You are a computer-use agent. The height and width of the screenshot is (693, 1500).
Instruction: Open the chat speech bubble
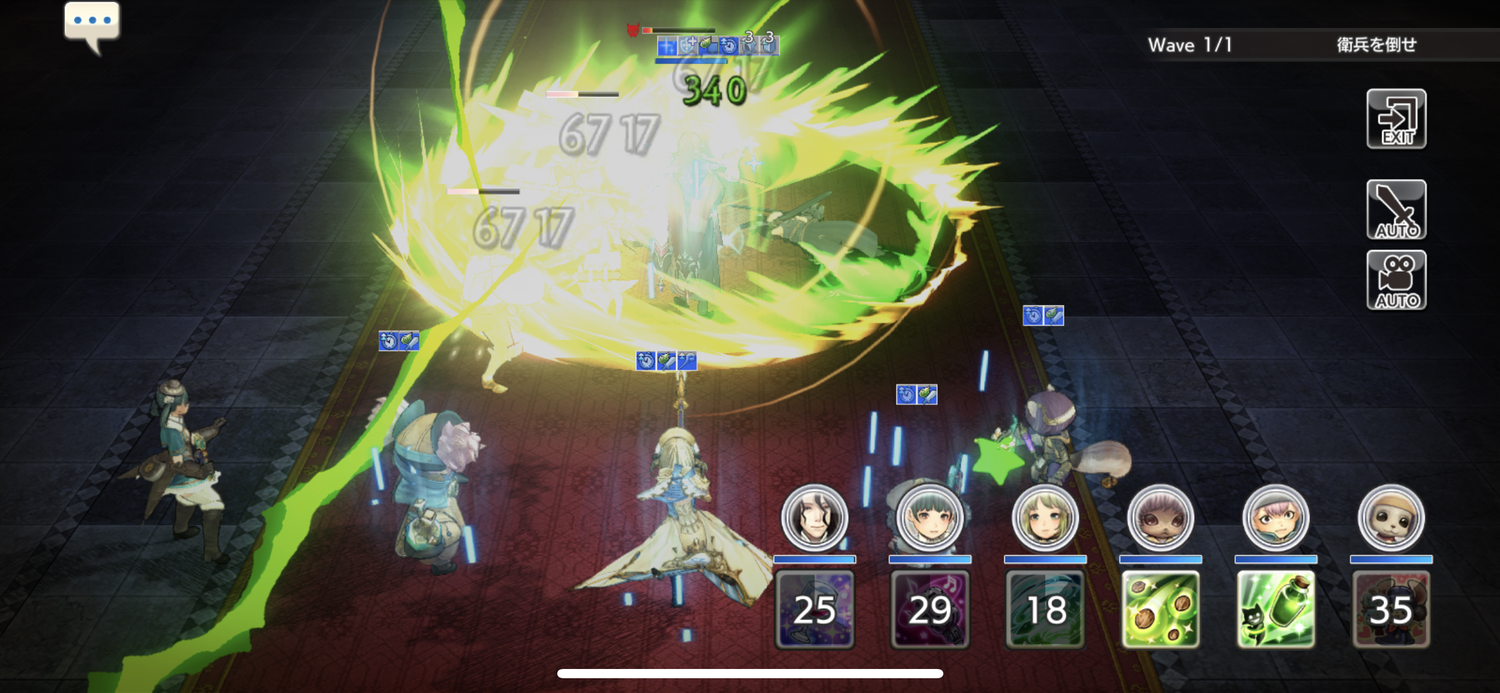(x=92, y=24)
